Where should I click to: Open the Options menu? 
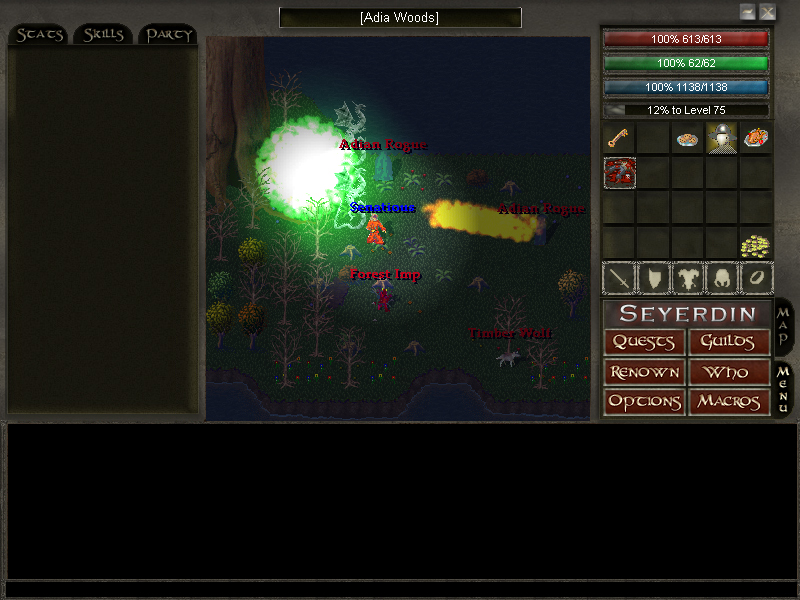[x=644, y=402]
